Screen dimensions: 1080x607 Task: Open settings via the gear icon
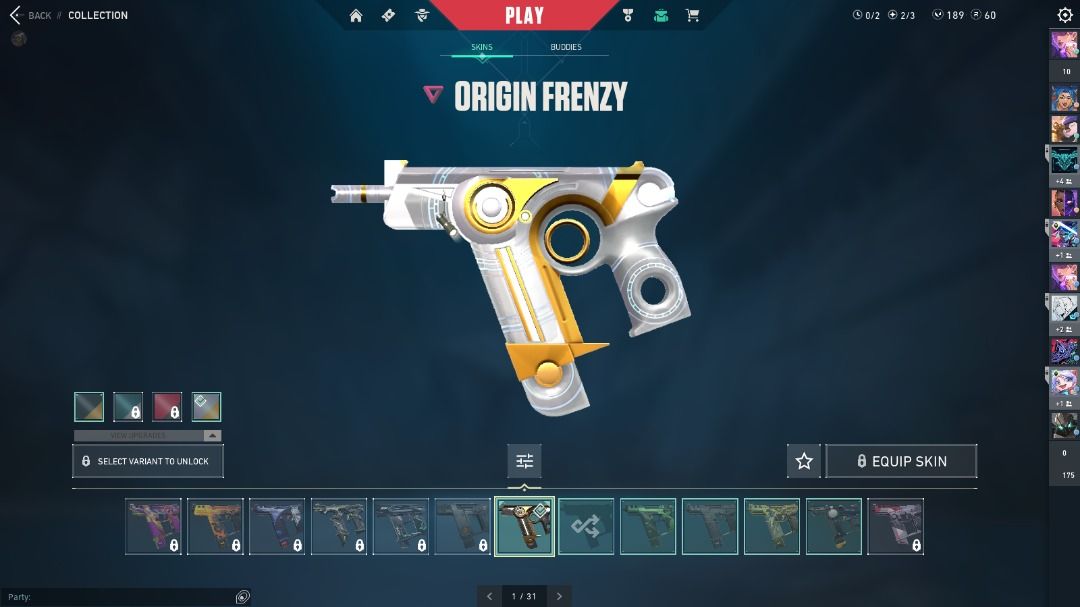[x=1065, y=15]
